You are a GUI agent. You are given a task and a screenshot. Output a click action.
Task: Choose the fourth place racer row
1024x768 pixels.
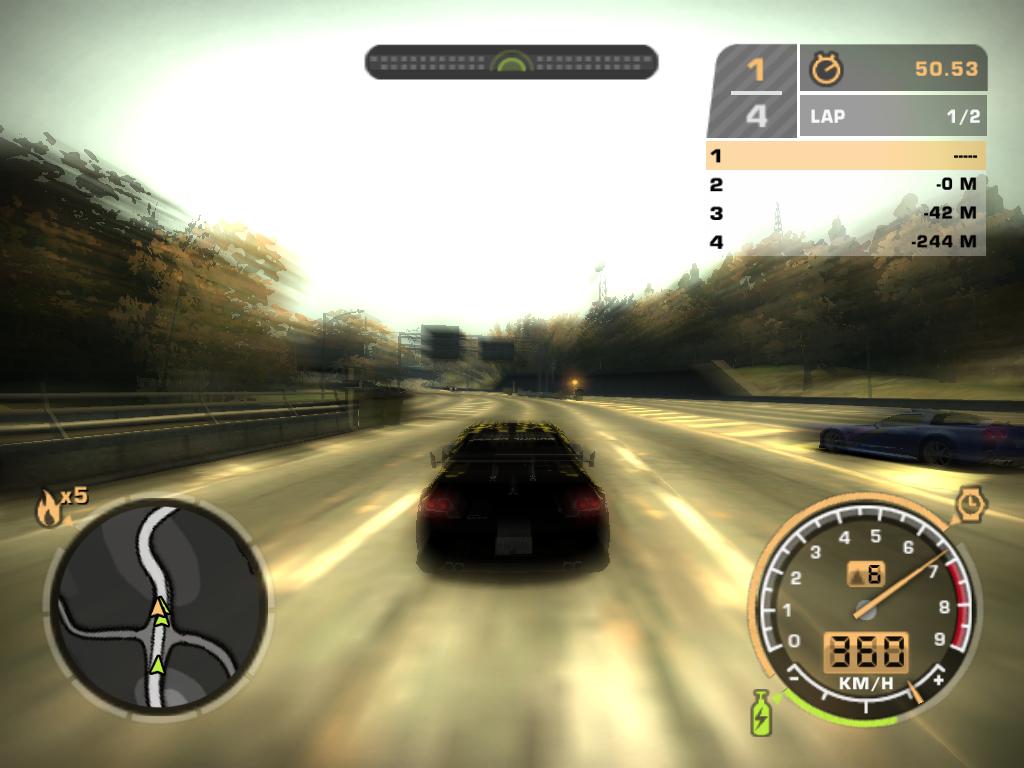(x=845, y=241)
